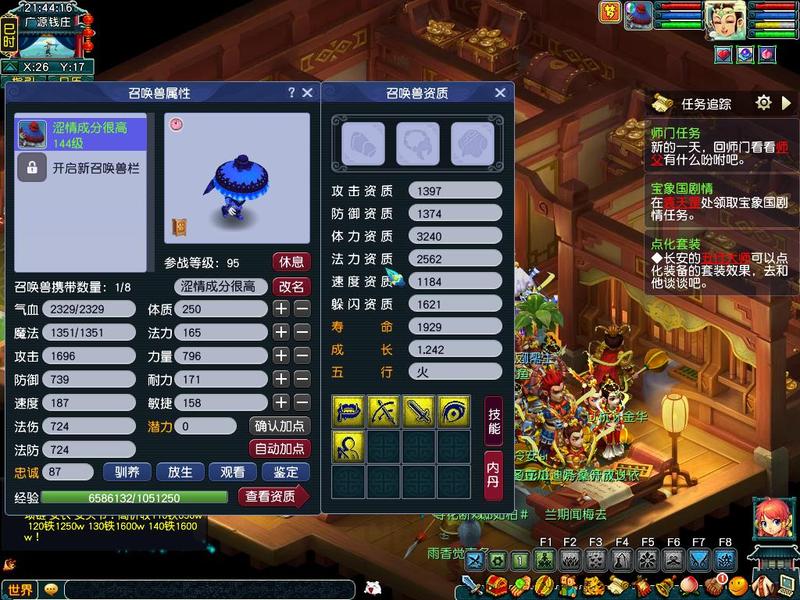The height and width of the screenshot is (600, 800).
Task: Select the level 144 summon beast entry
Action: [x=80, y=134]
